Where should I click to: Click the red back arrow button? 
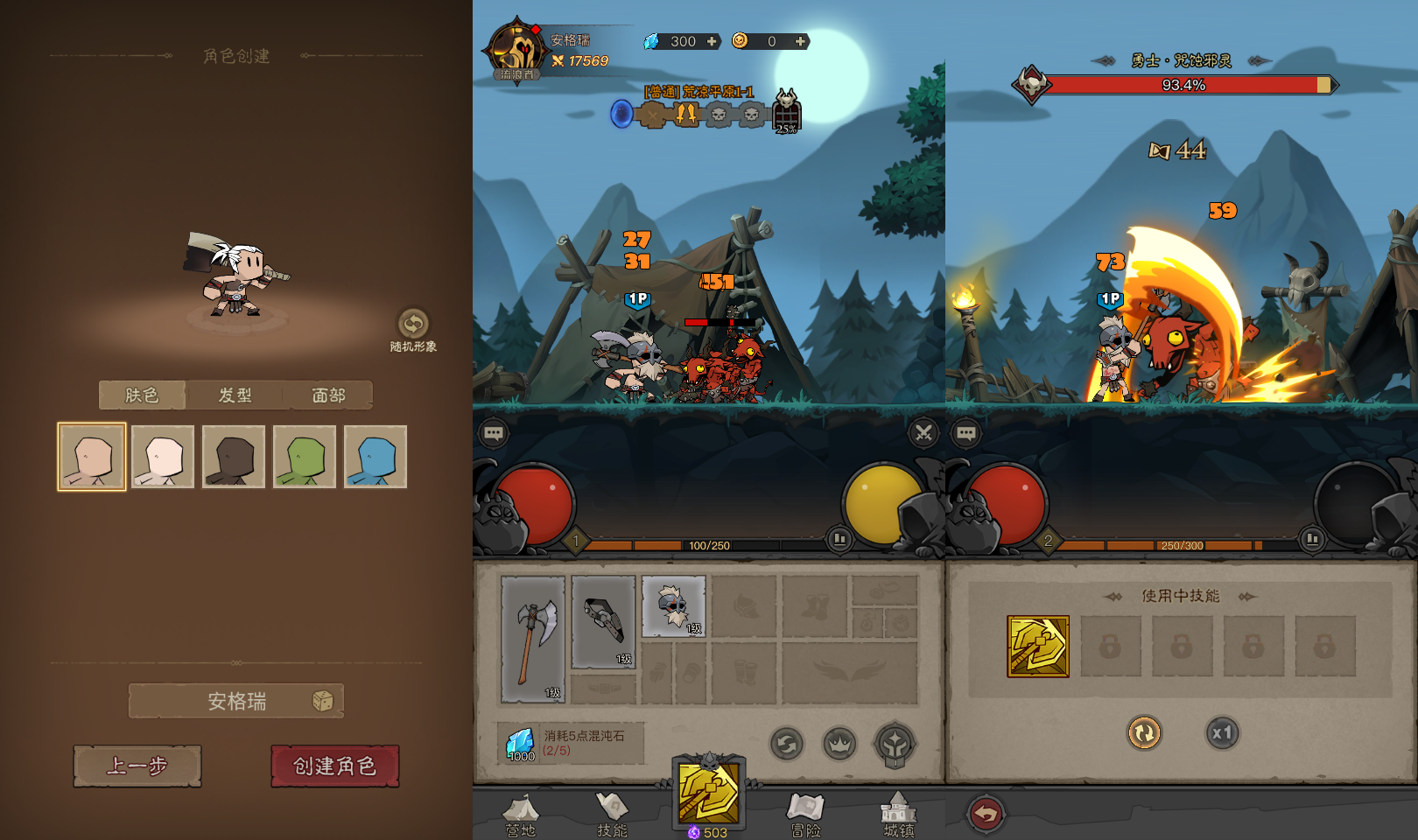pyautogui.click(x=986, y=815)
